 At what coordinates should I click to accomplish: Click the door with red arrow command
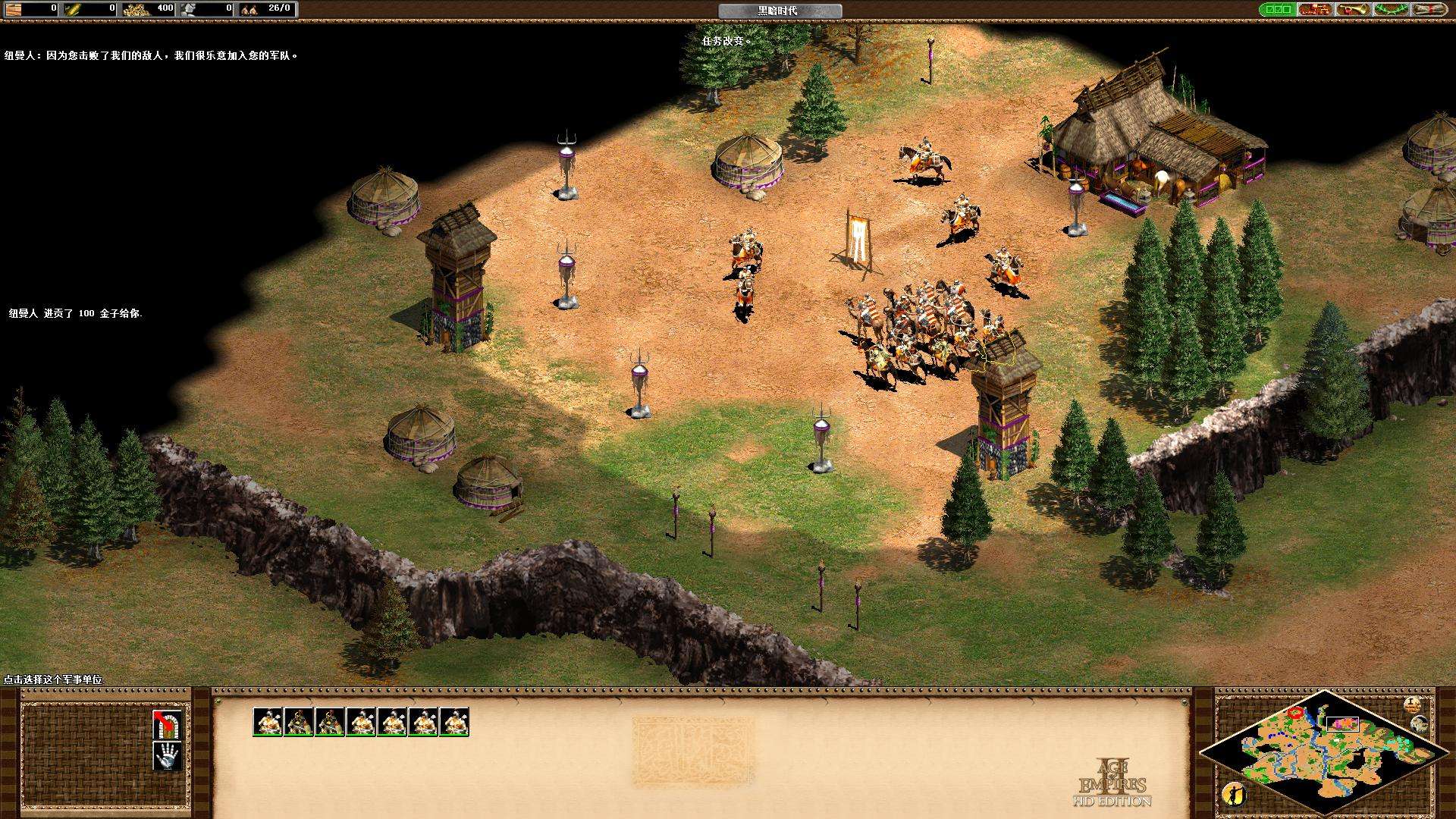[x=167, y=724]
